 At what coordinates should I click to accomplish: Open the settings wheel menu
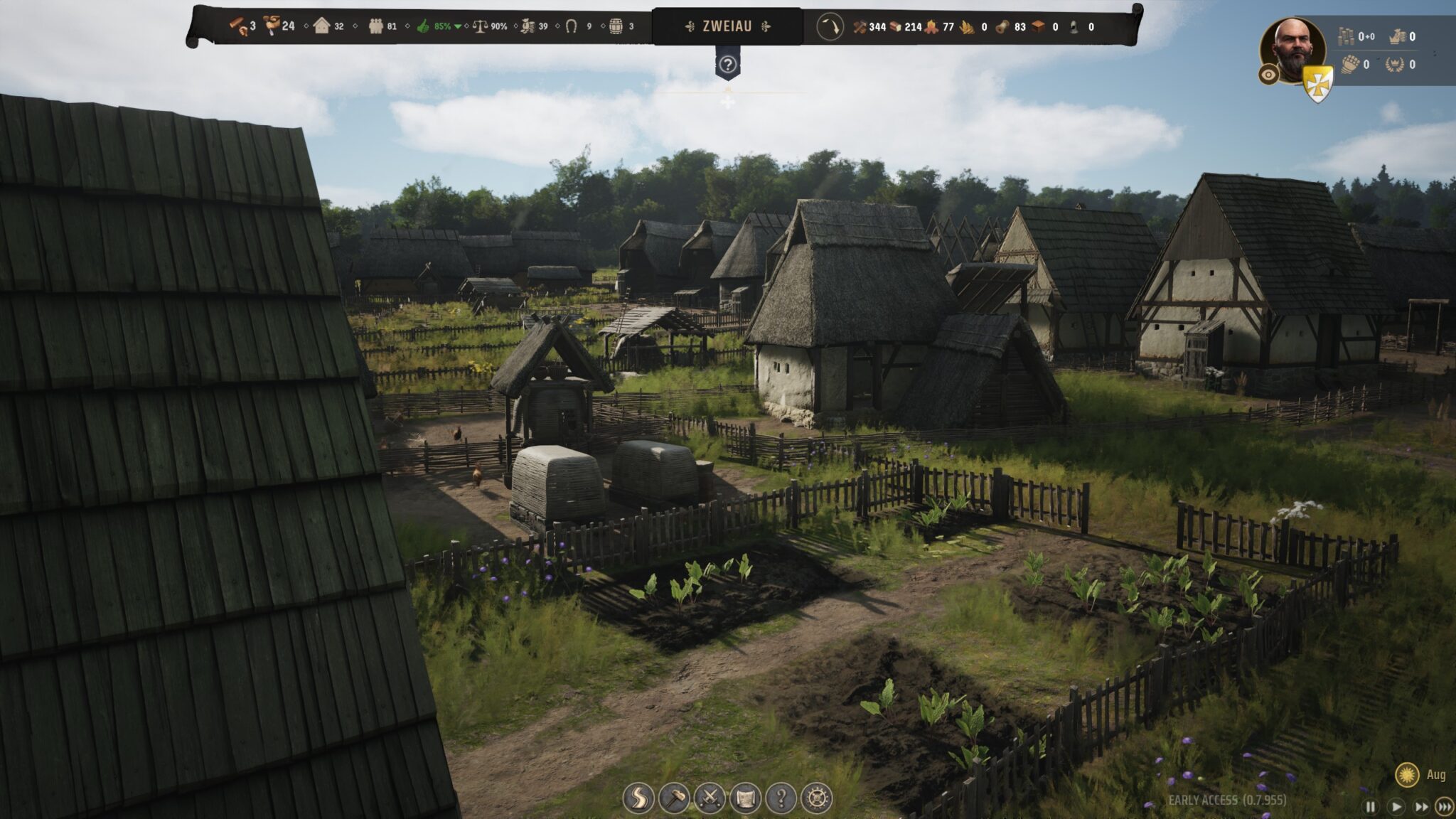click(x=816, y=798)
